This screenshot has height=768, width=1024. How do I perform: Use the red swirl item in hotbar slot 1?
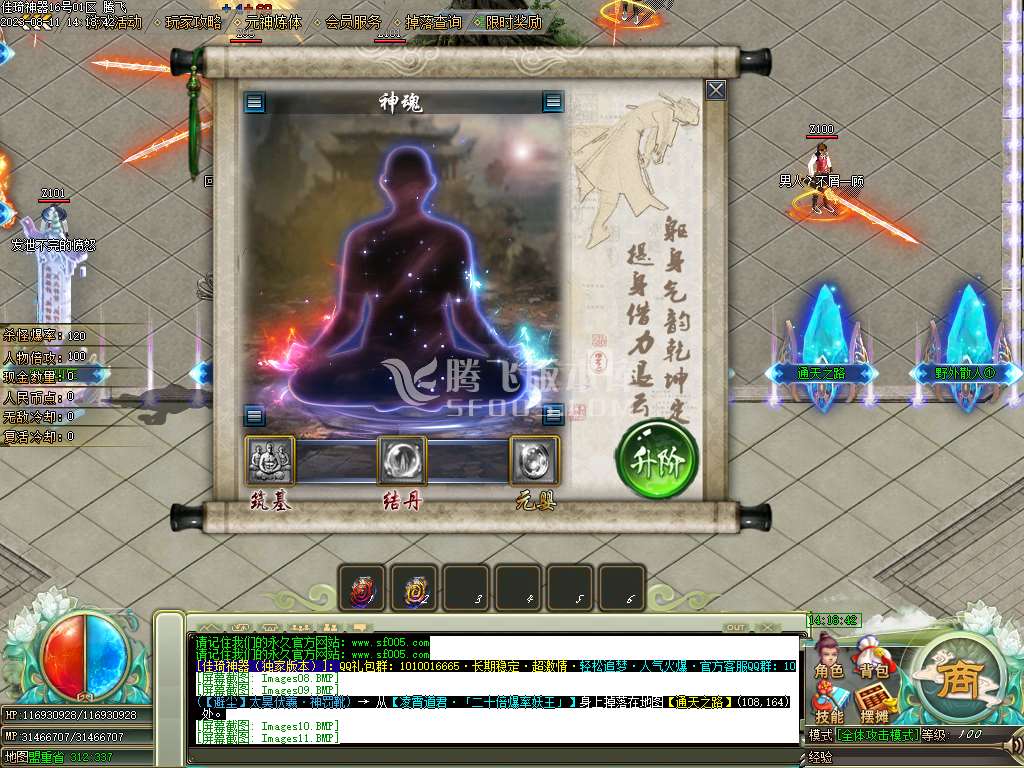click(x=362, y=590)
